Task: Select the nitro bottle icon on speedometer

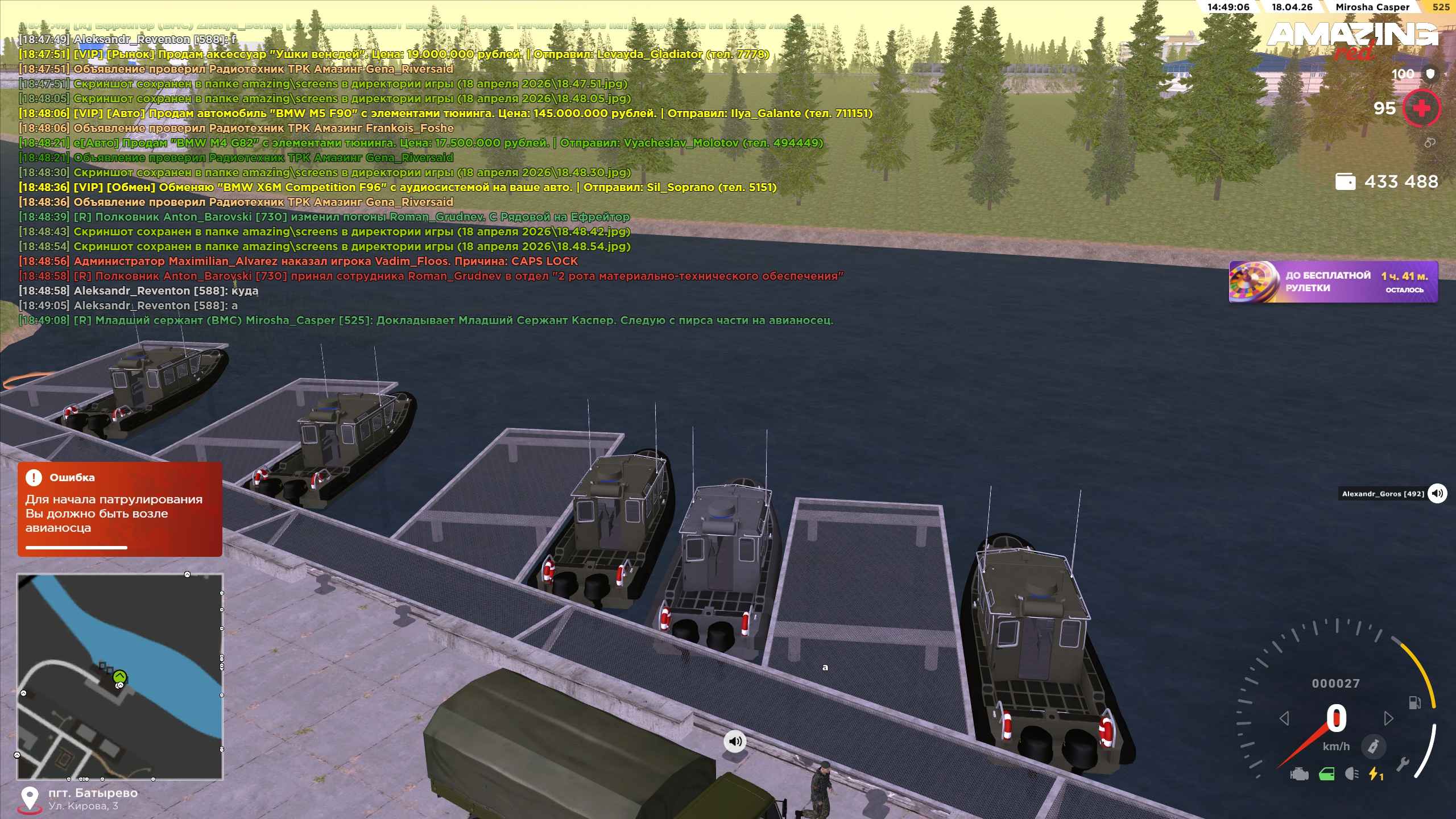Action: pyautogui.click(x=1374, y=747)
